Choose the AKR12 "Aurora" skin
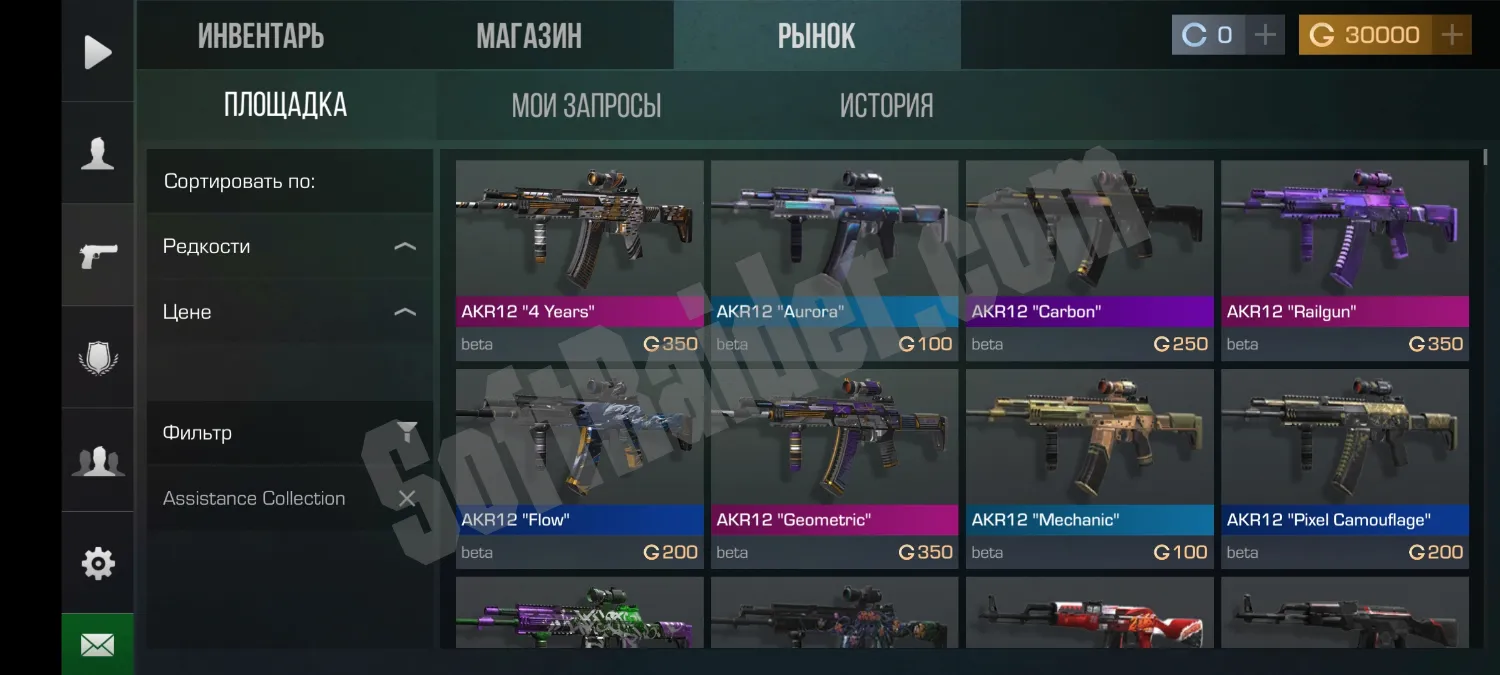This screenshot has height=675, width=1500. pyautogui.click(x=834, y=259)
